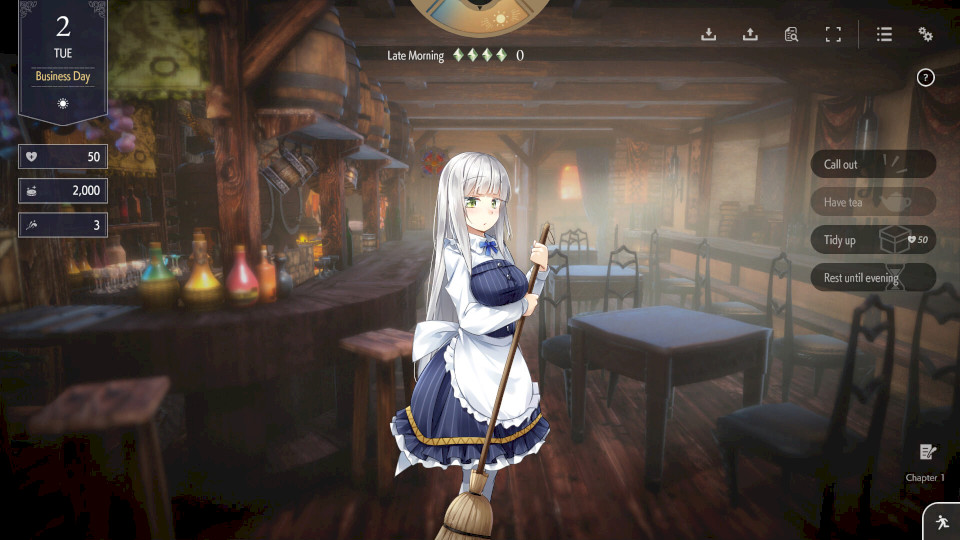Viewport: 960px width, 540px height.
Task: Select Rest until evening
Action: pyautogui.click(x=872, y=278)
